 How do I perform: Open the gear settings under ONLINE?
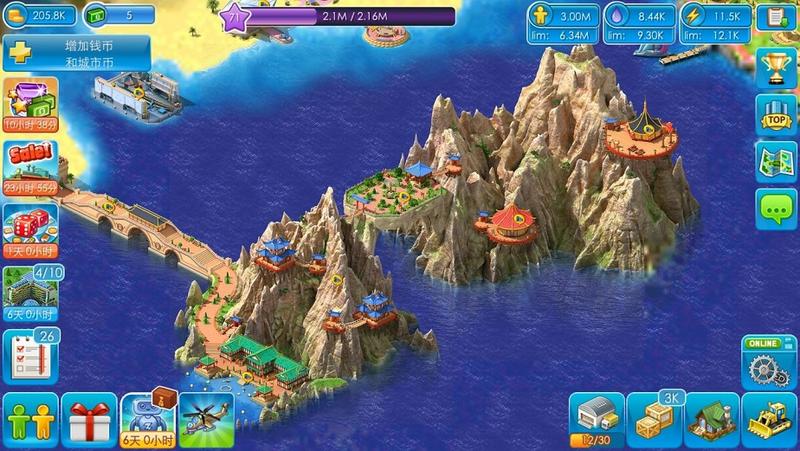click(x=768, y=365)
